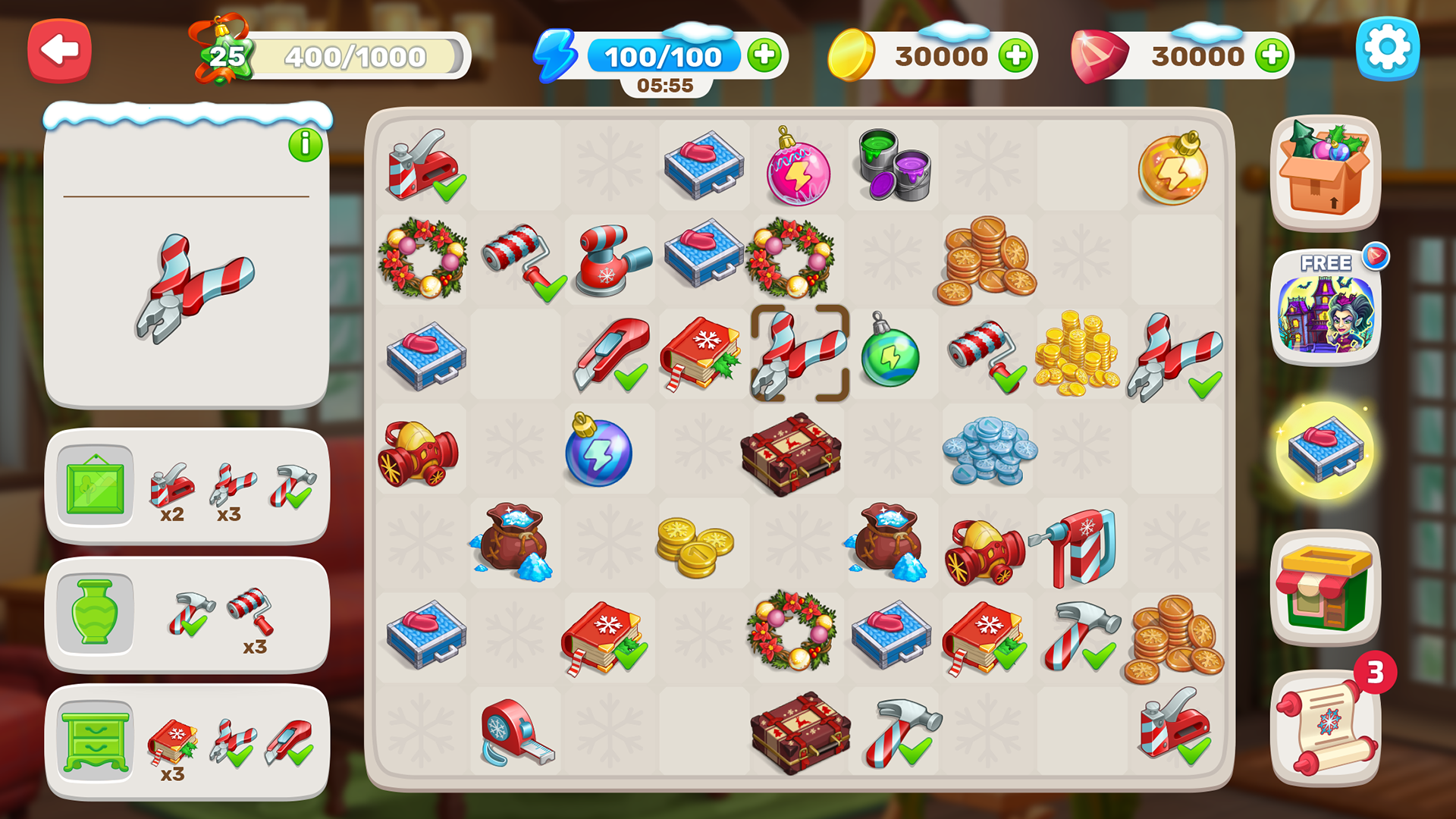Select the Christmas wreath on the board

420,259
